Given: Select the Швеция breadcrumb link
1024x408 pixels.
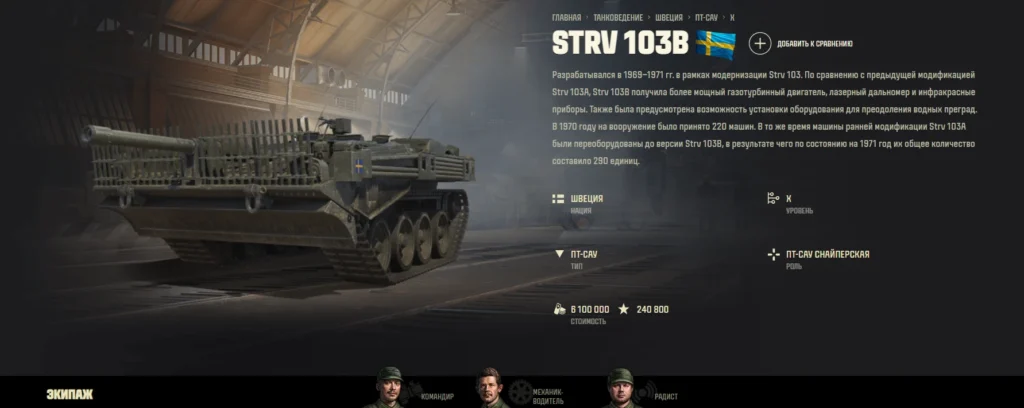Looking at the screenshot, I should (x=670, y=17).
